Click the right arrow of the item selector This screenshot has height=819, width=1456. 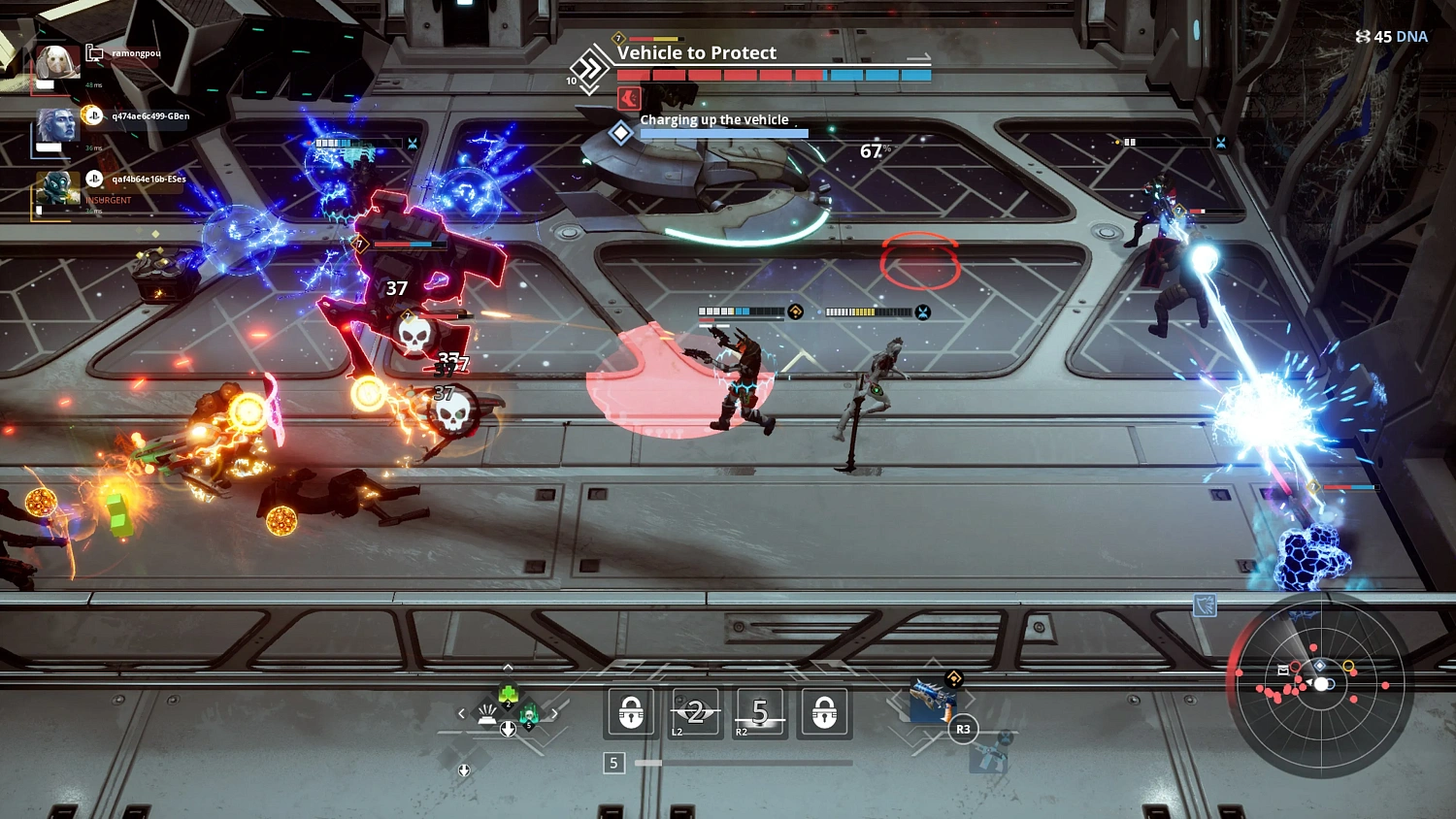(x=554, y=713)
